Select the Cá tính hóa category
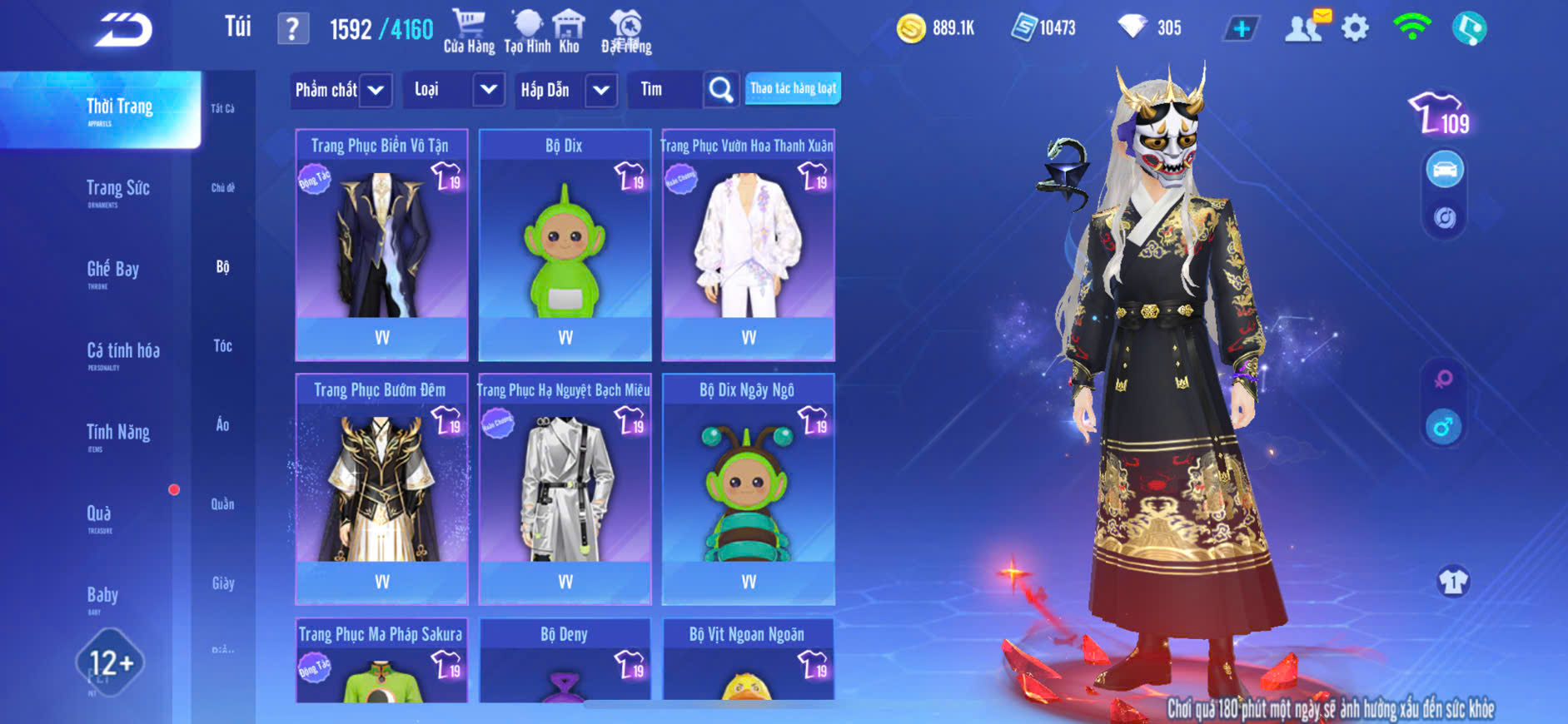This screenshot has width=1568, height=724. tap(122, 351)
